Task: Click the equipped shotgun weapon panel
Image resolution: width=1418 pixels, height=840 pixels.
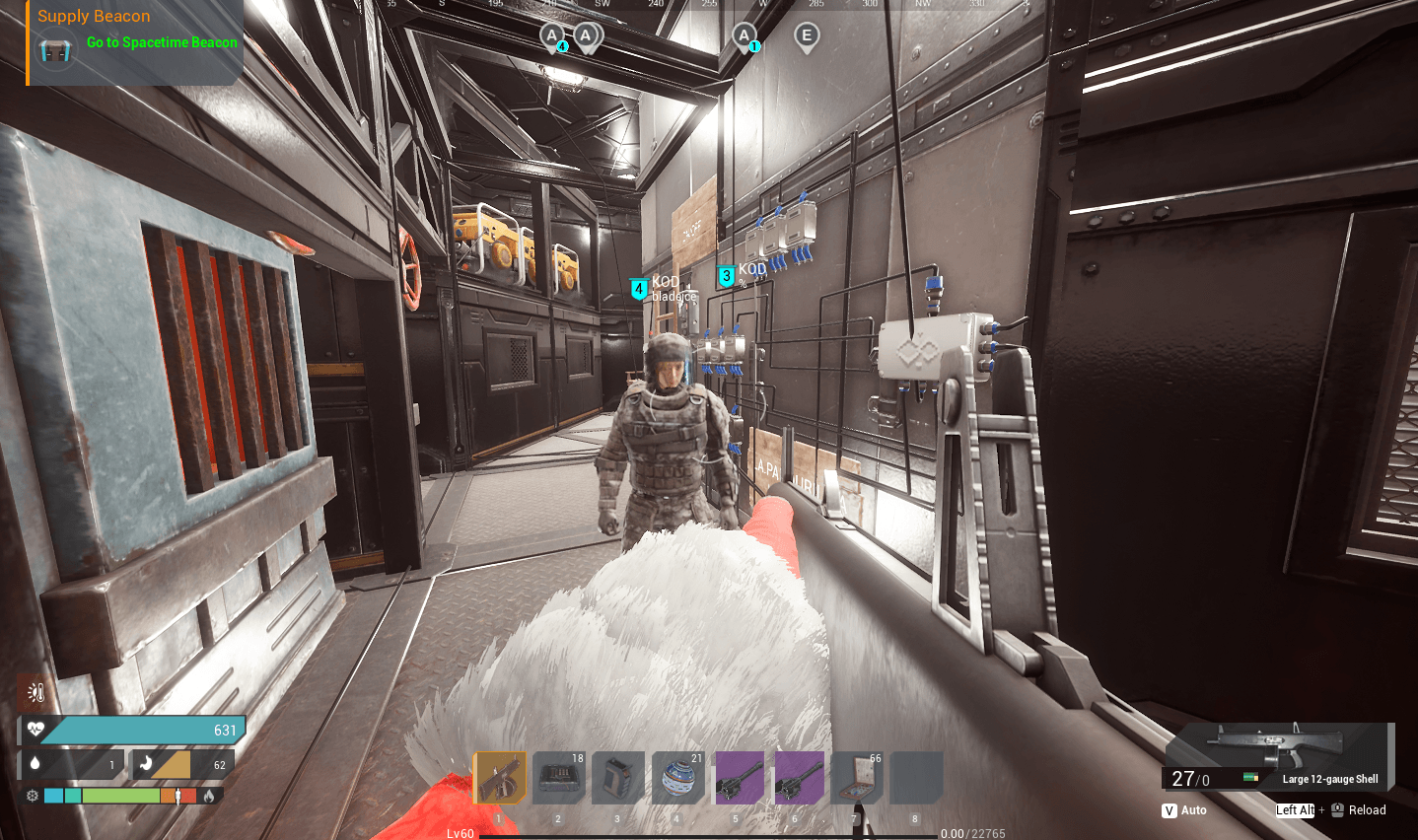Action: [1278, 756]
